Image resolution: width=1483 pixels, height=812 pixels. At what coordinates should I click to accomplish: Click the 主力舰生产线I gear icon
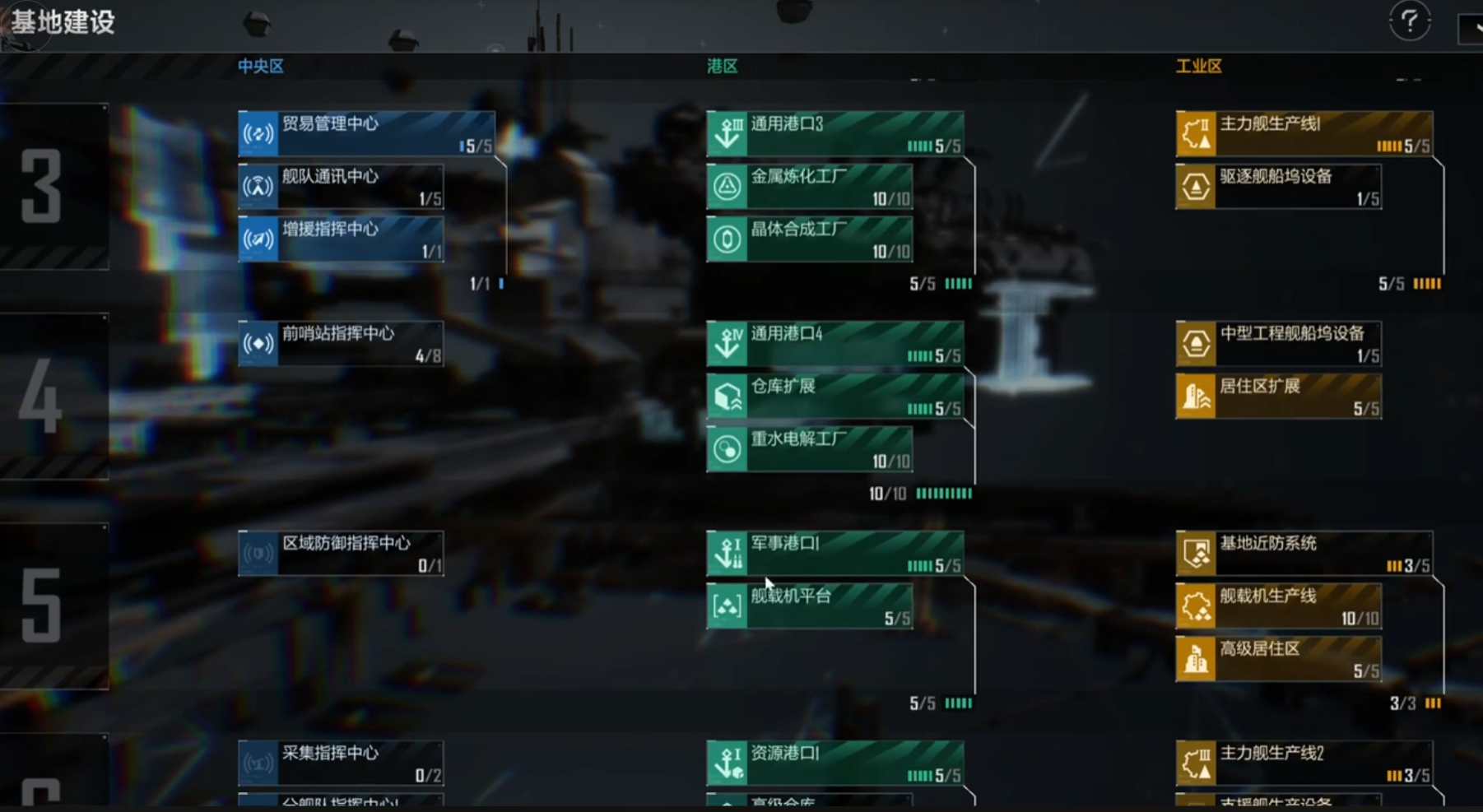(1195, 133)
